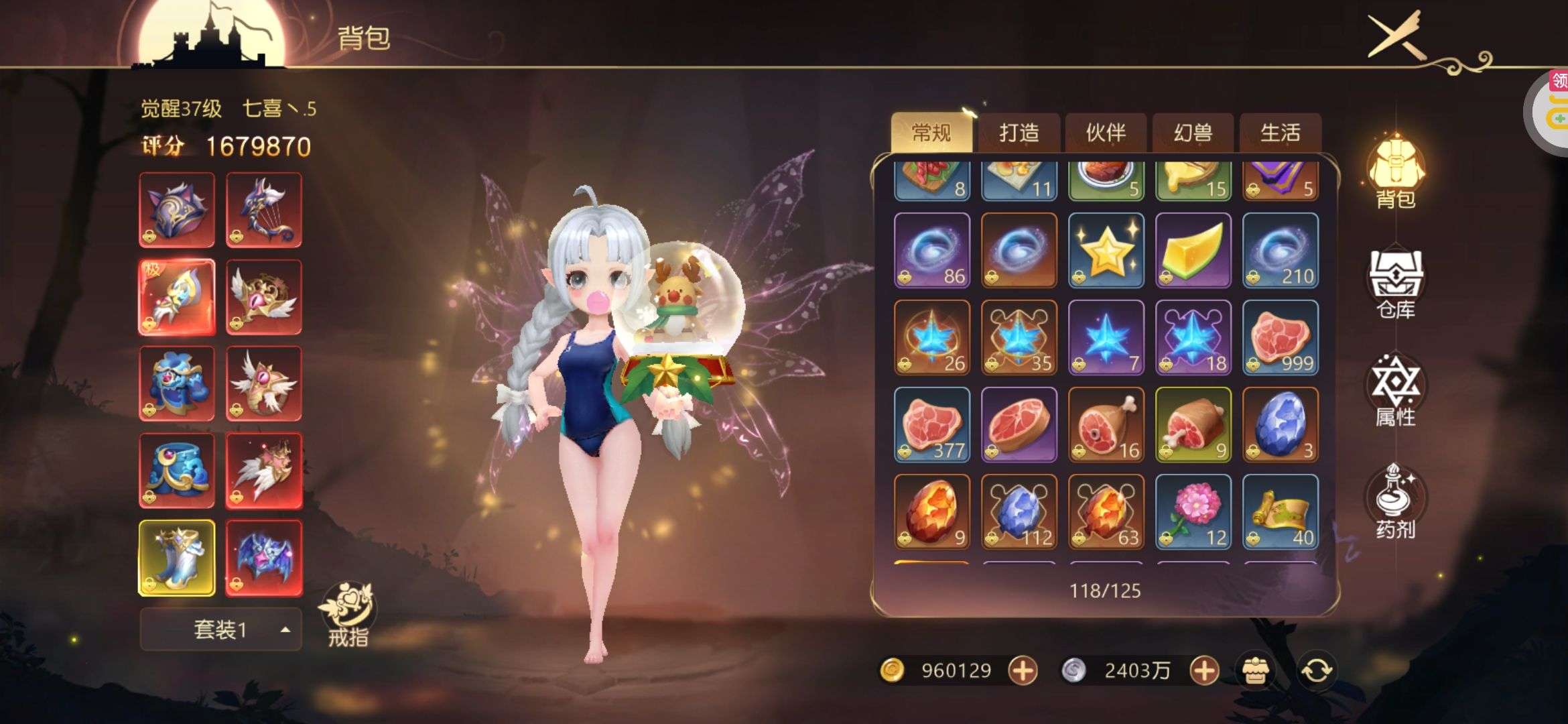
Task: Expand the 套装1 set dropdown
Action: [220, 629]
